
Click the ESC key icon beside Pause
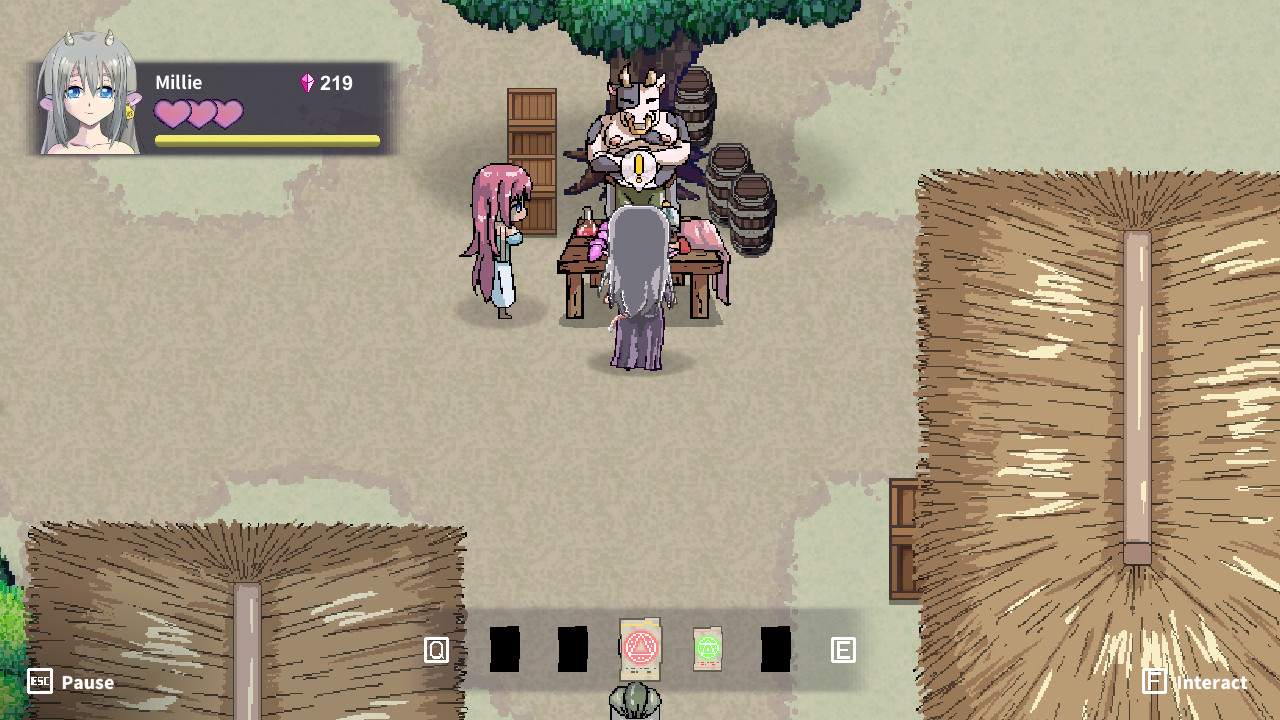(38, 683)
